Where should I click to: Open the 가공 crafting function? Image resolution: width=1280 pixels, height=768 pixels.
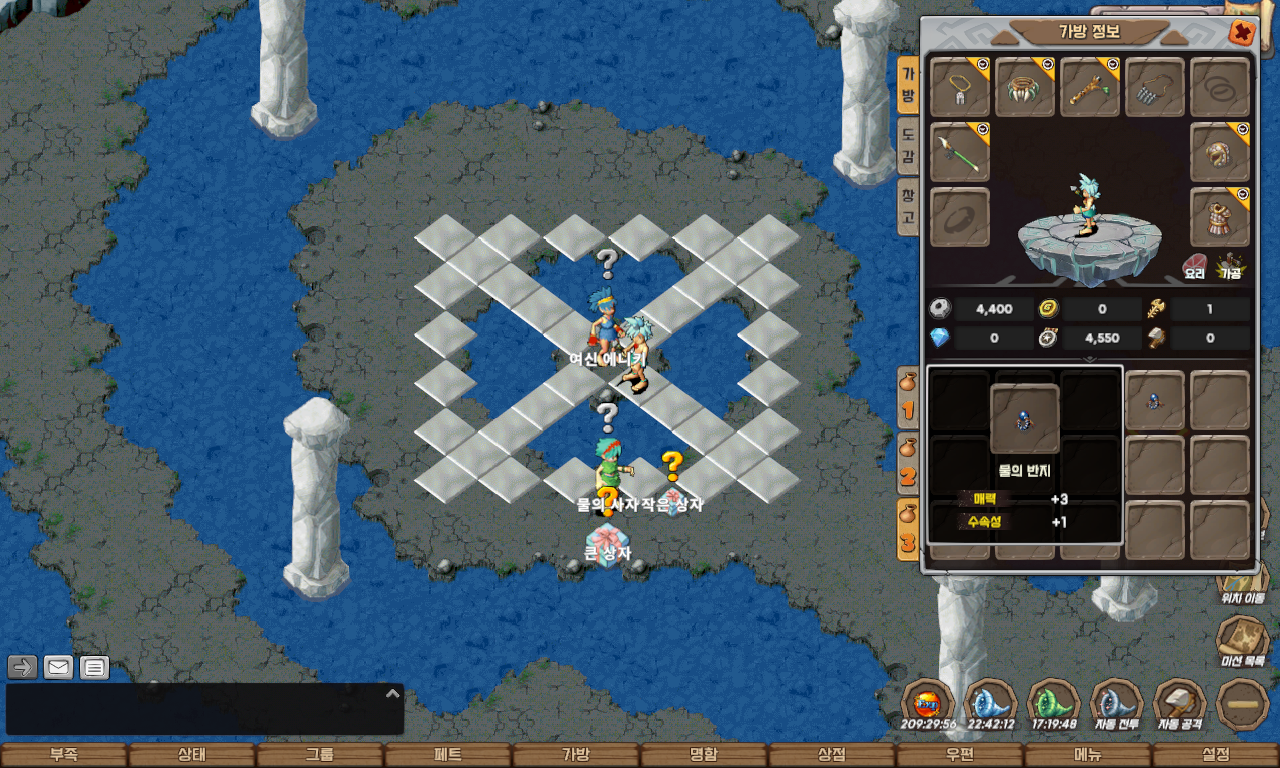click(x=1230, y=267)
